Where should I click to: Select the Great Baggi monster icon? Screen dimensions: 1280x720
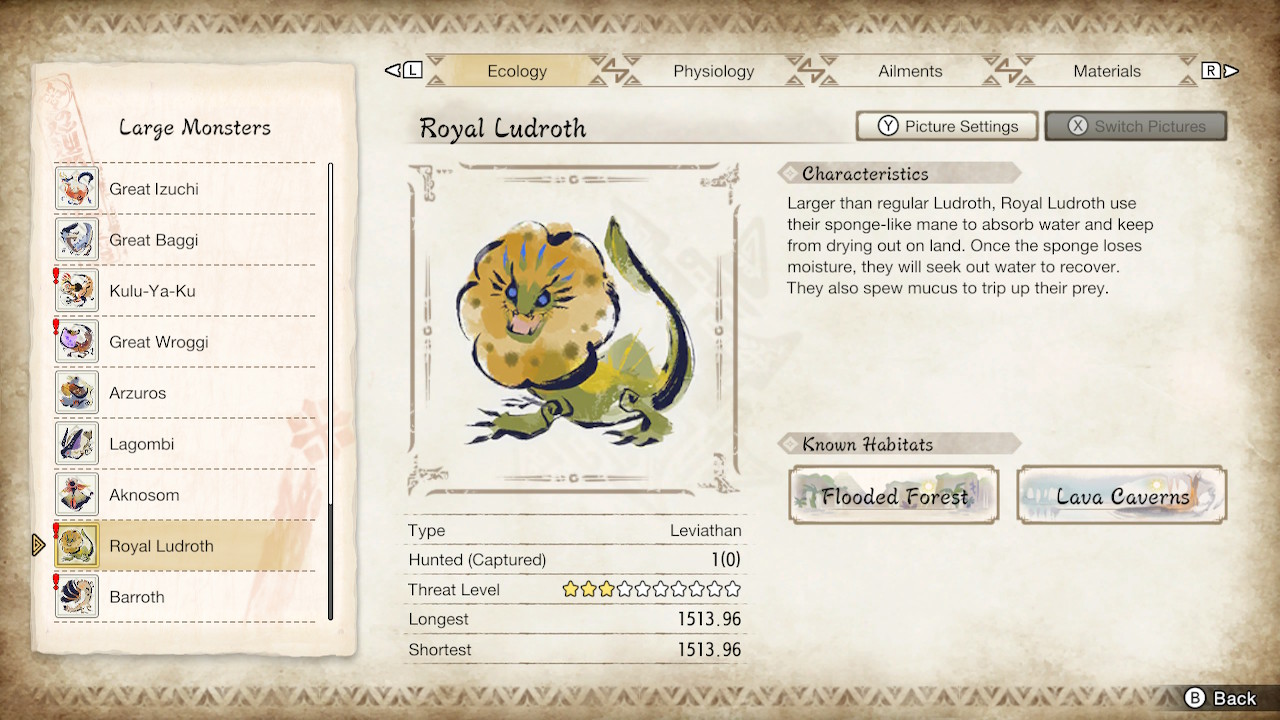(76, 239)
